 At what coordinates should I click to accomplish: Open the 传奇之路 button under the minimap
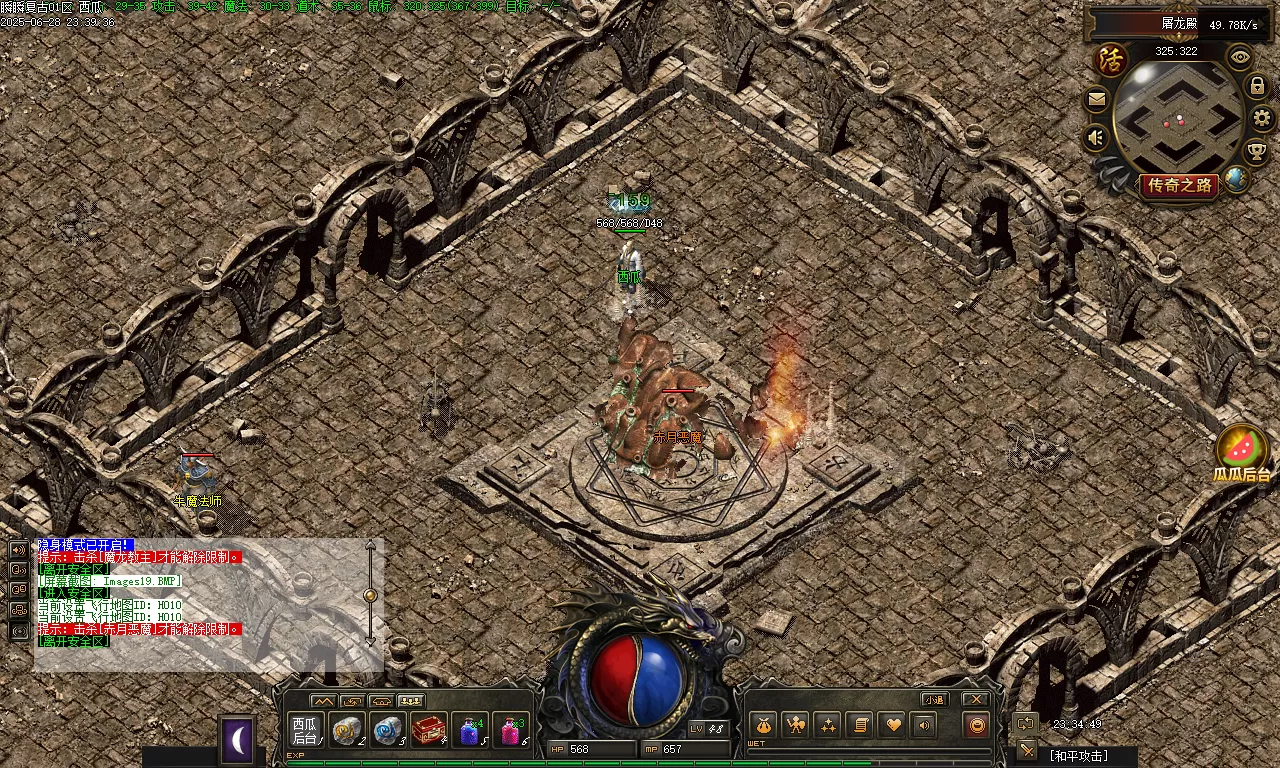coord(1180,185)
